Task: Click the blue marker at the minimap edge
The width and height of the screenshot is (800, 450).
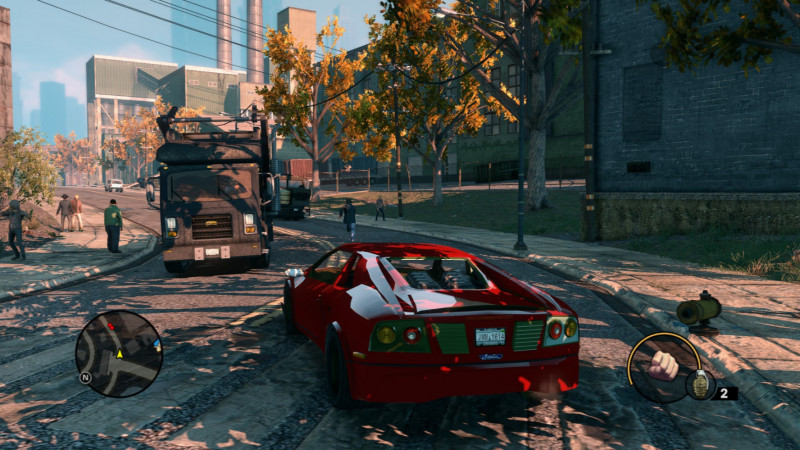Action: click(x=157, y=345)
